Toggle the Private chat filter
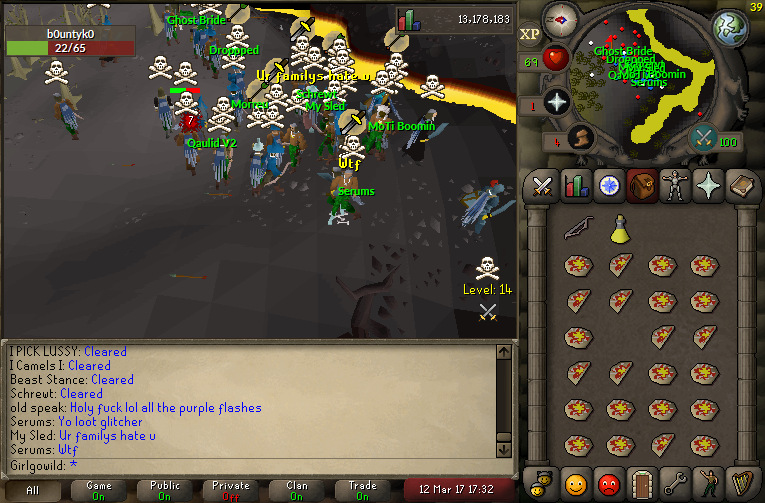 pos(231,490)
